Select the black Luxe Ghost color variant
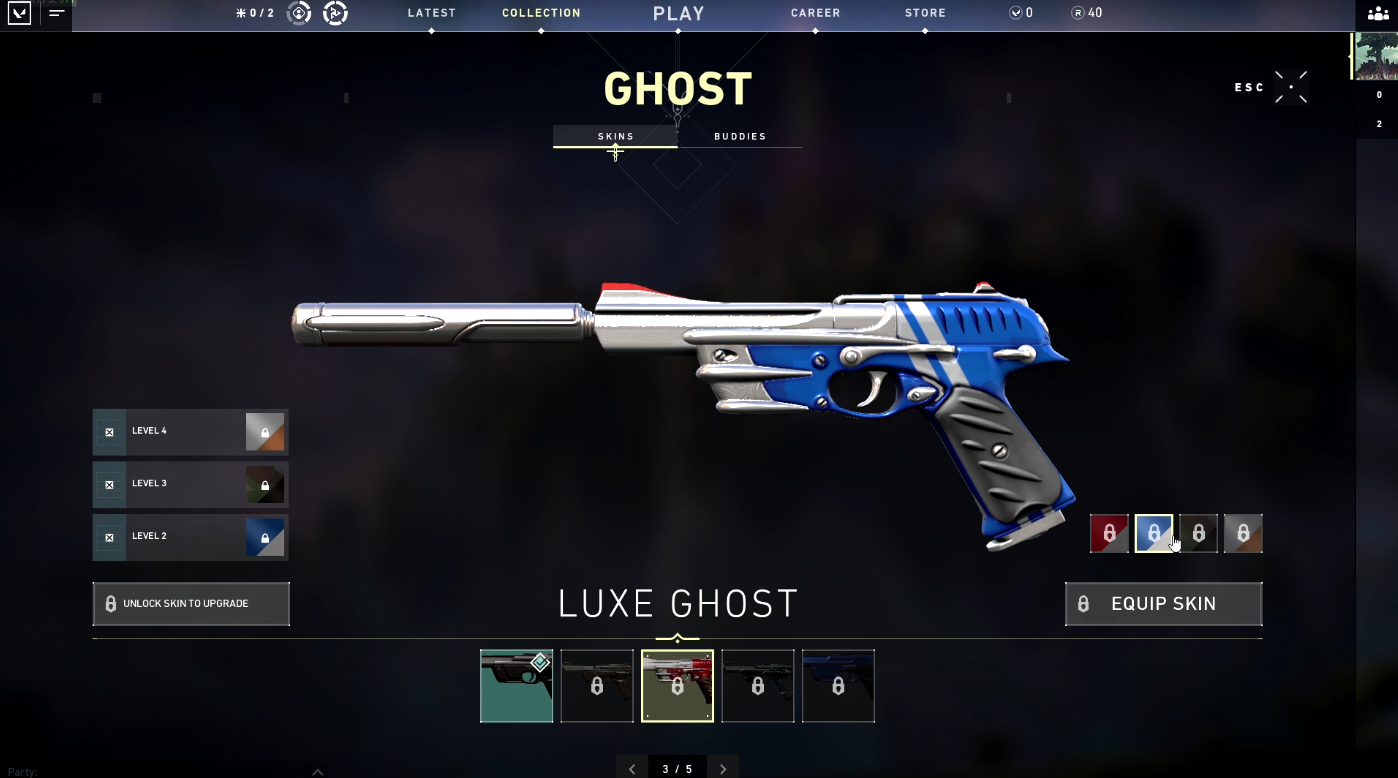The width and height of the screenshot is (1398, 778). coord(1199,533)
